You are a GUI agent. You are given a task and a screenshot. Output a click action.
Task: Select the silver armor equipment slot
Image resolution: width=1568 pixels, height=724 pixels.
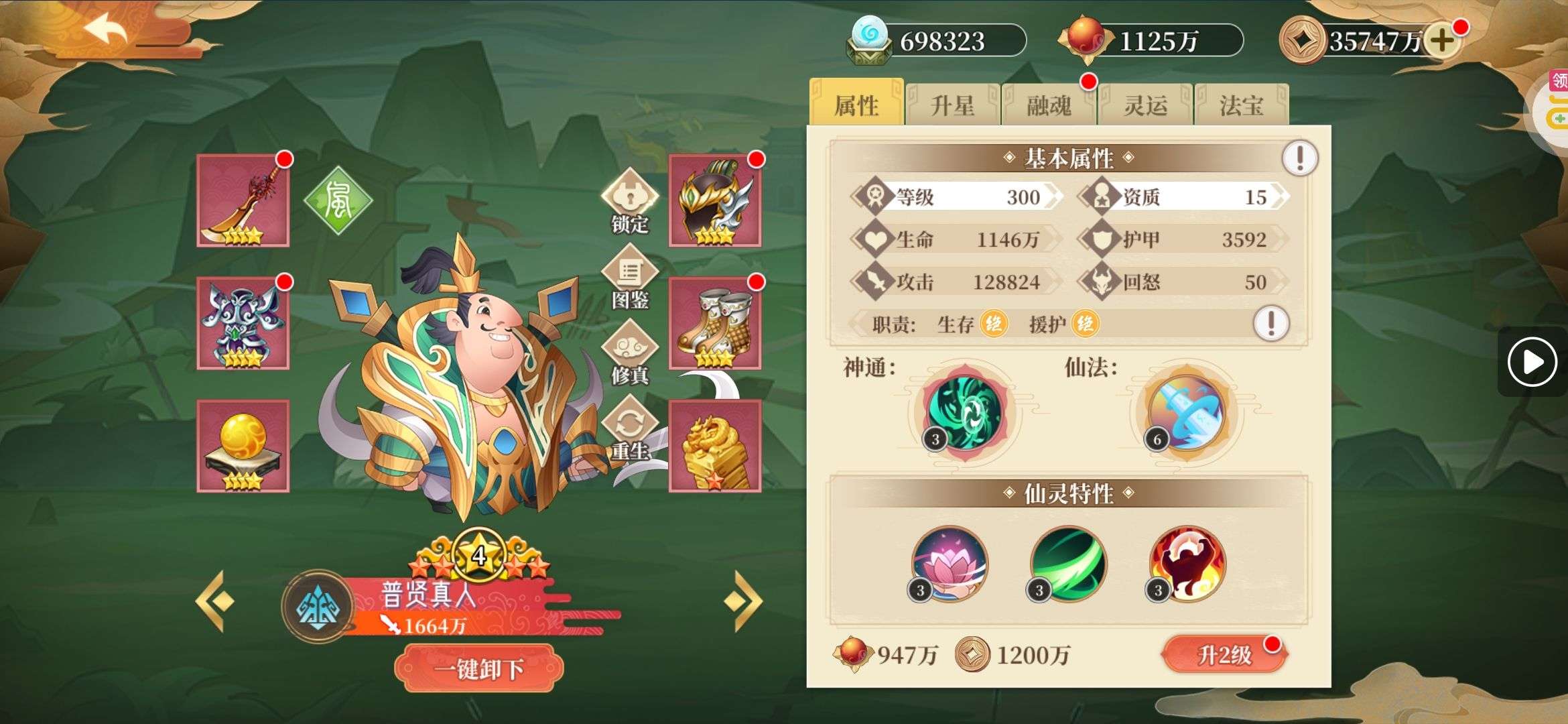coord(243,323)
